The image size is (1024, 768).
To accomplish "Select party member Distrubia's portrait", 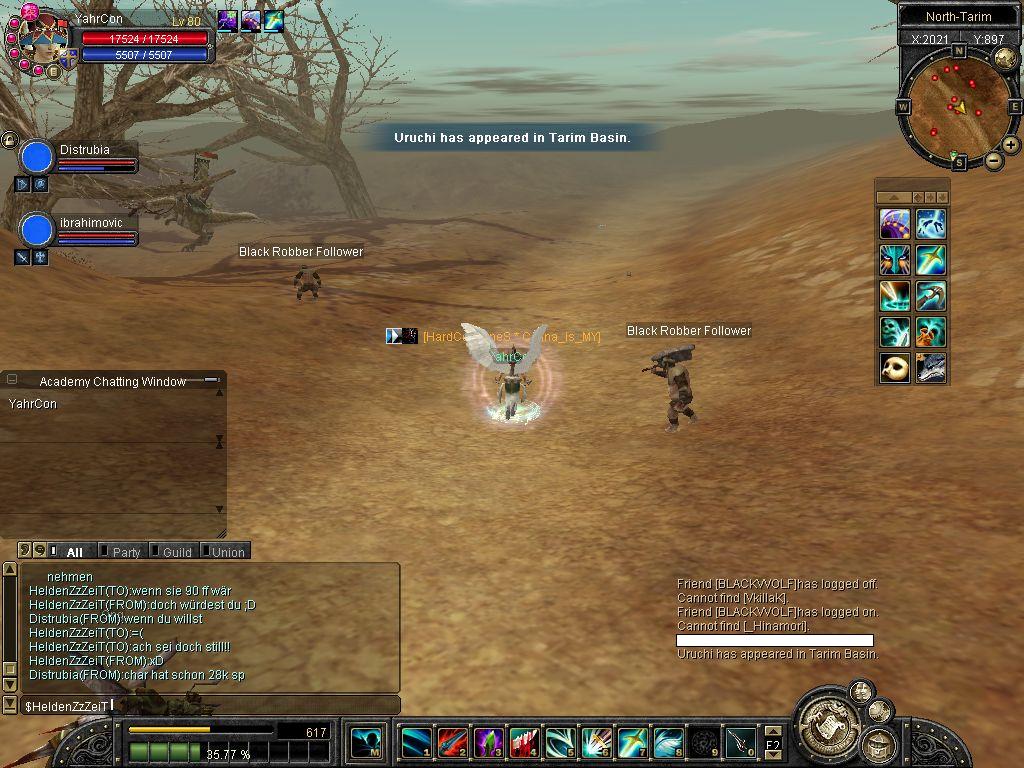I will (x=37, y=157).
